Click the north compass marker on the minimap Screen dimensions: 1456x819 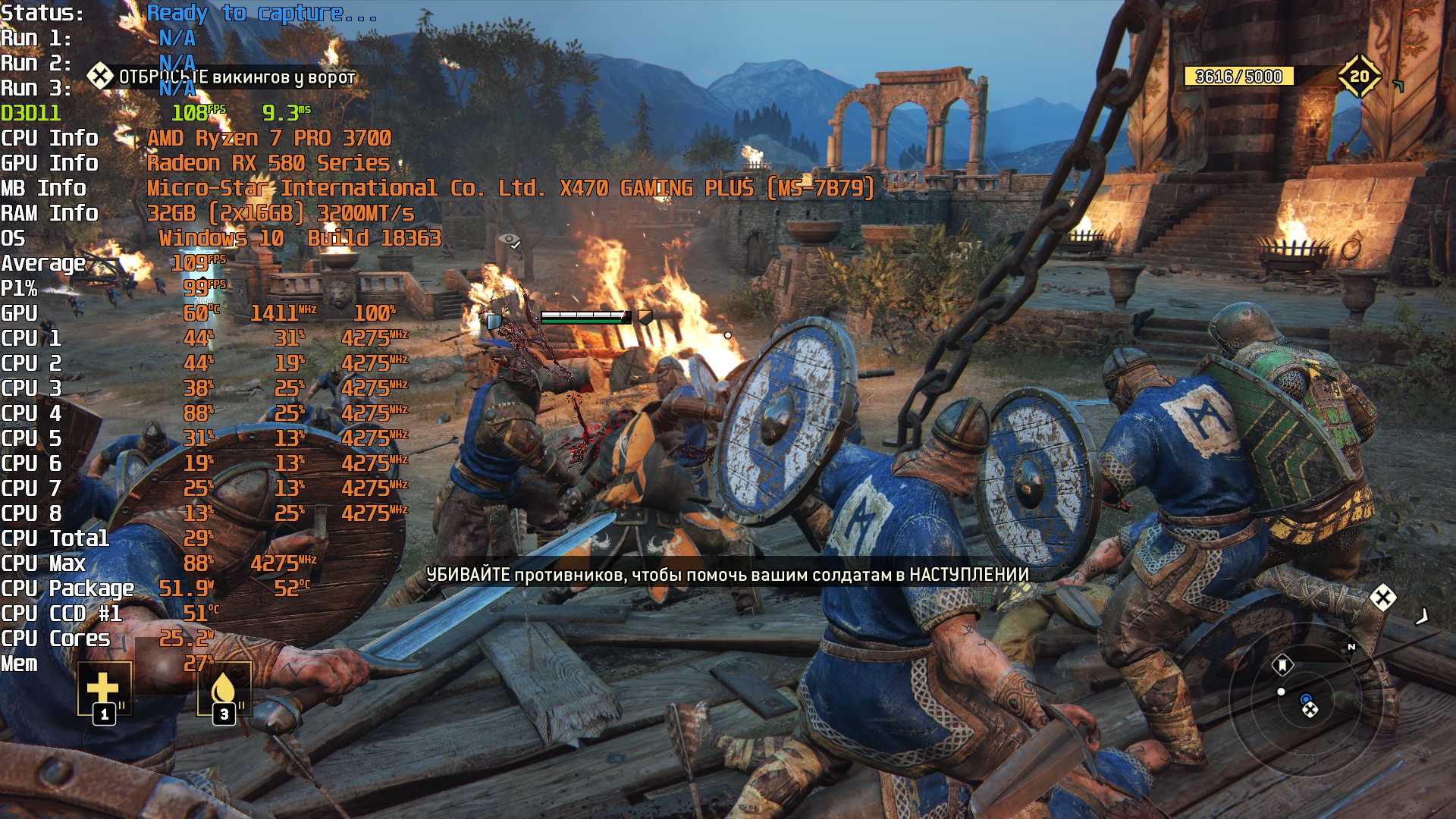coord(1351,647)
